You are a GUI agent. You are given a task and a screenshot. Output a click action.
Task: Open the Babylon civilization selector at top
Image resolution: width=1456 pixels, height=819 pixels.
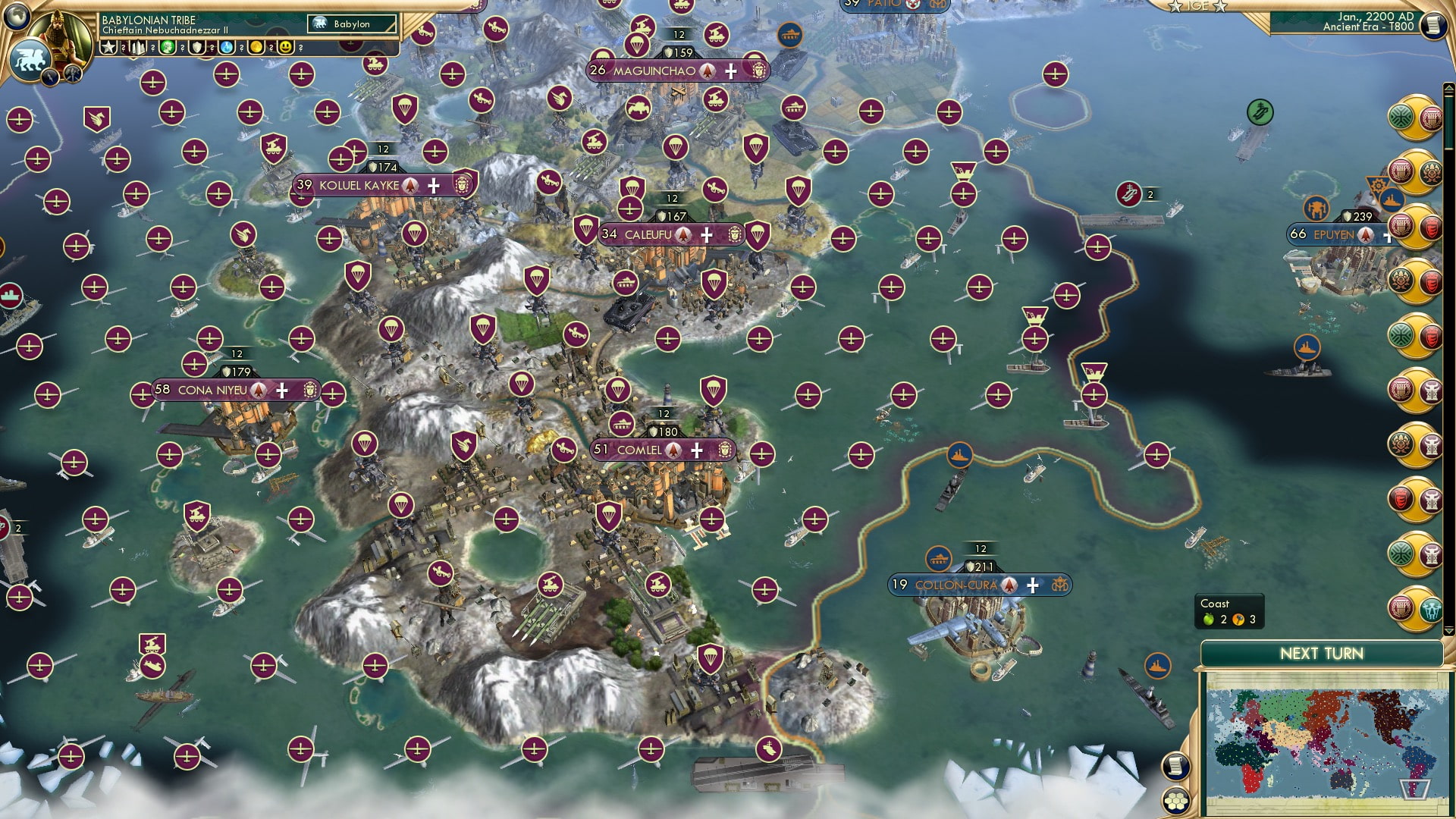click(350, 24)
